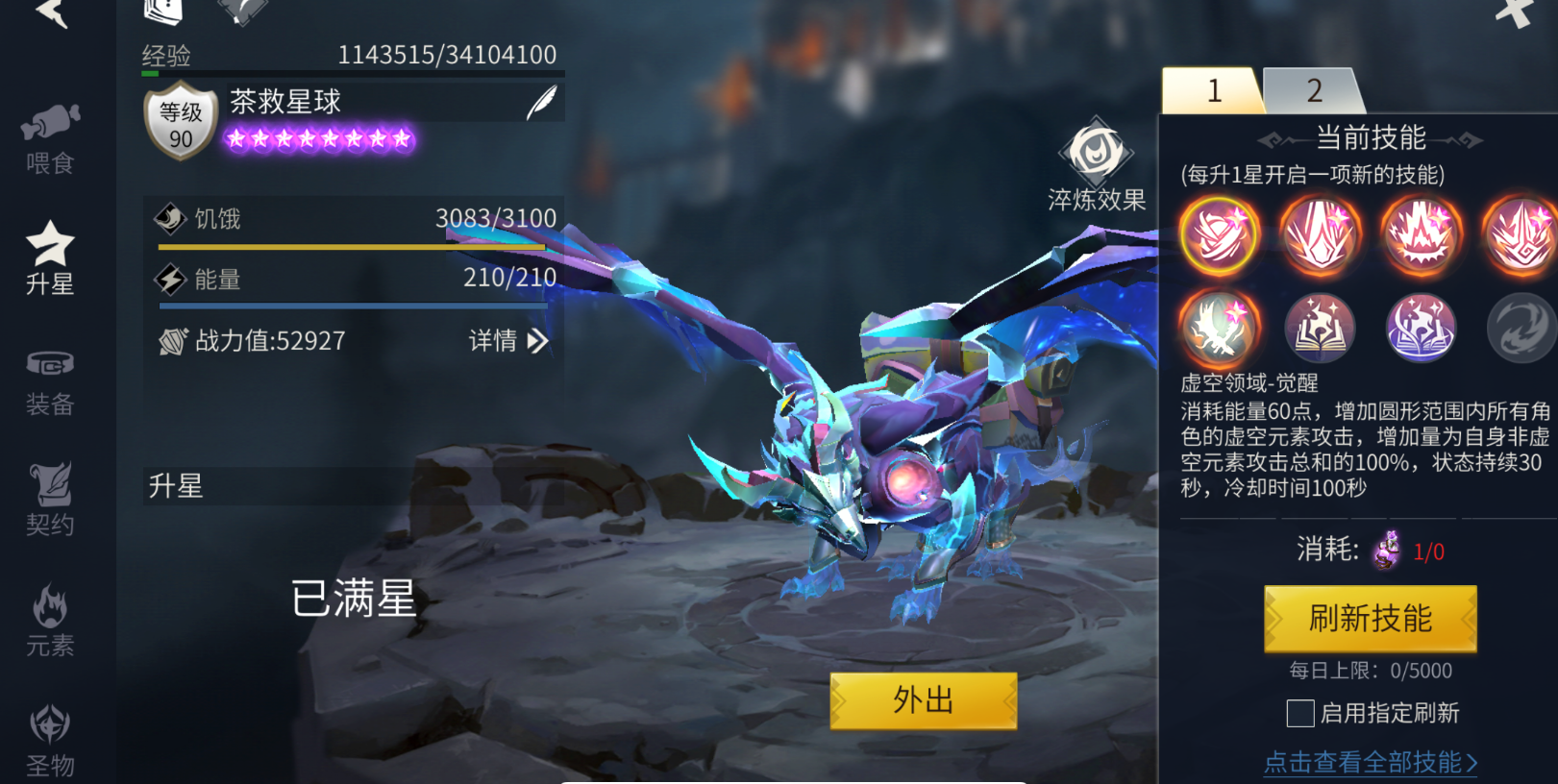Send the pet out with 外出
Image resolution: width=1558 pixels, height=784 pixels.
click(x=923, y=700)
